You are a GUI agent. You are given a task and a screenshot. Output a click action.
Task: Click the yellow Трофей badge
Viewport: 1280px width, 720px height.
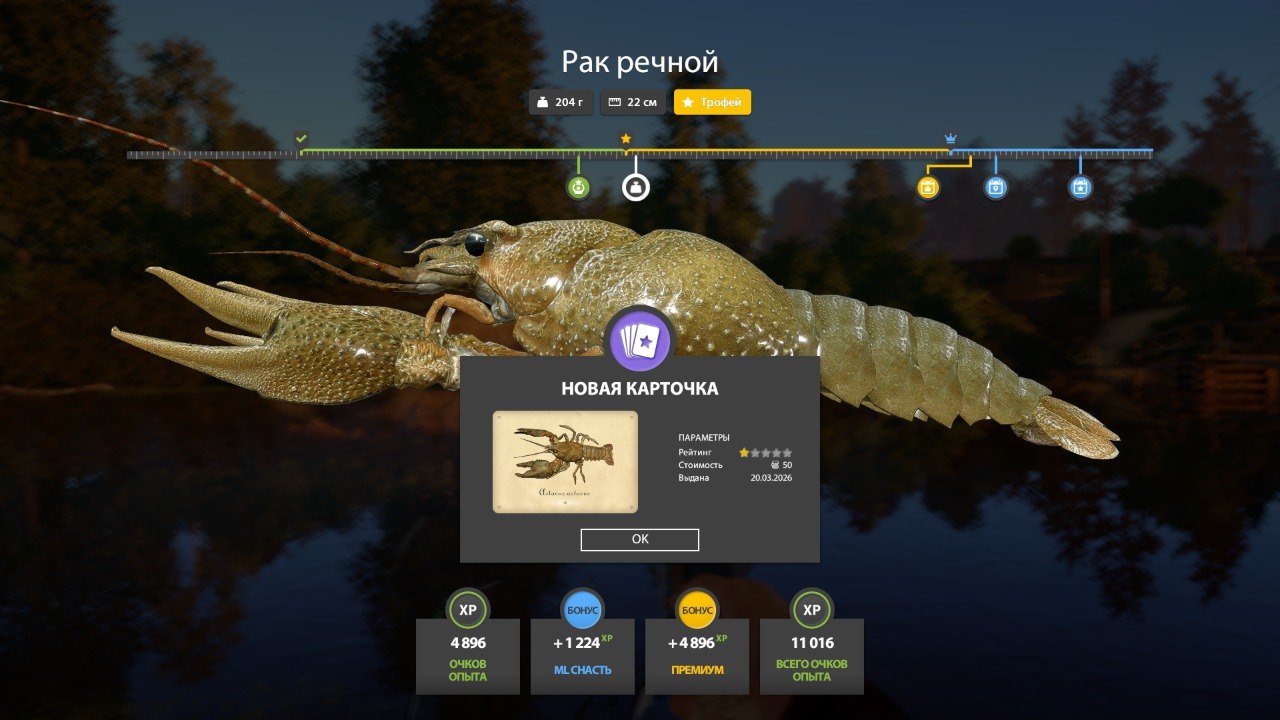click(x=712, y=102)
